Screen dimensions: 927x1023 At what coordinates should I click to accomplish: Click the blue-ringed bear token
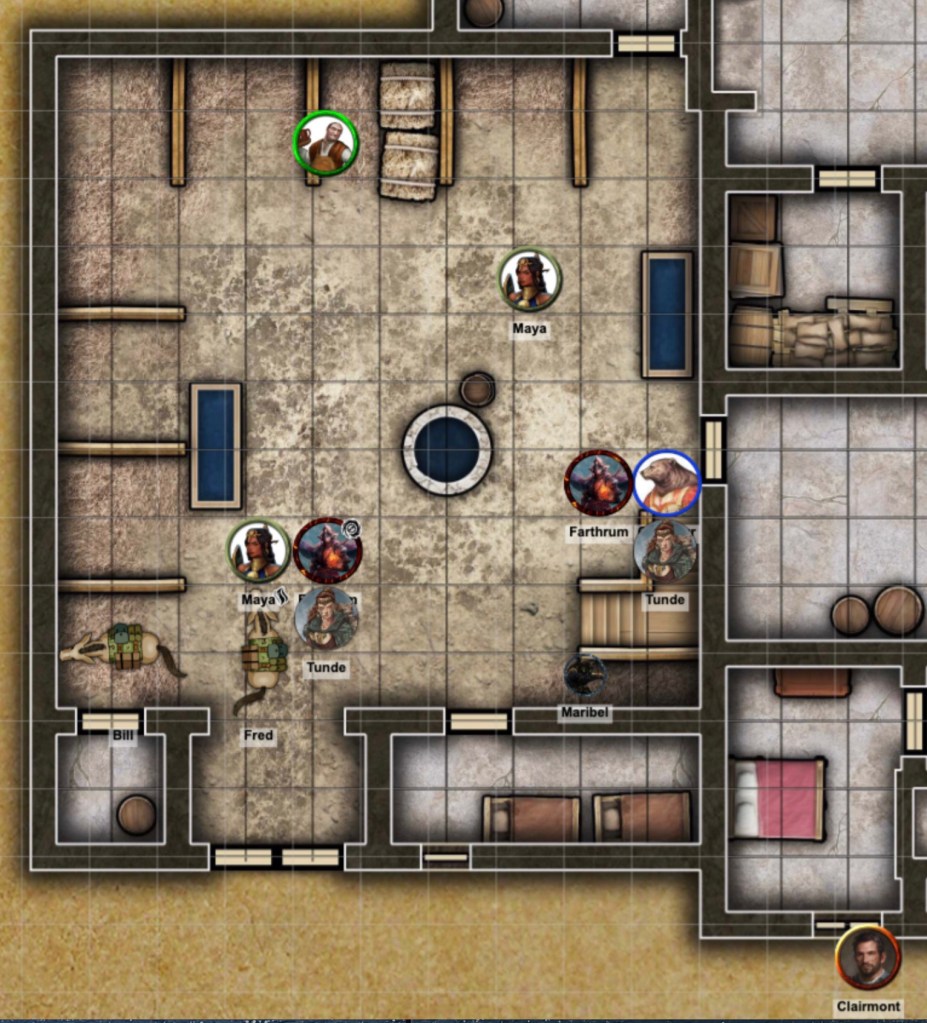click(x=667, y=483)
